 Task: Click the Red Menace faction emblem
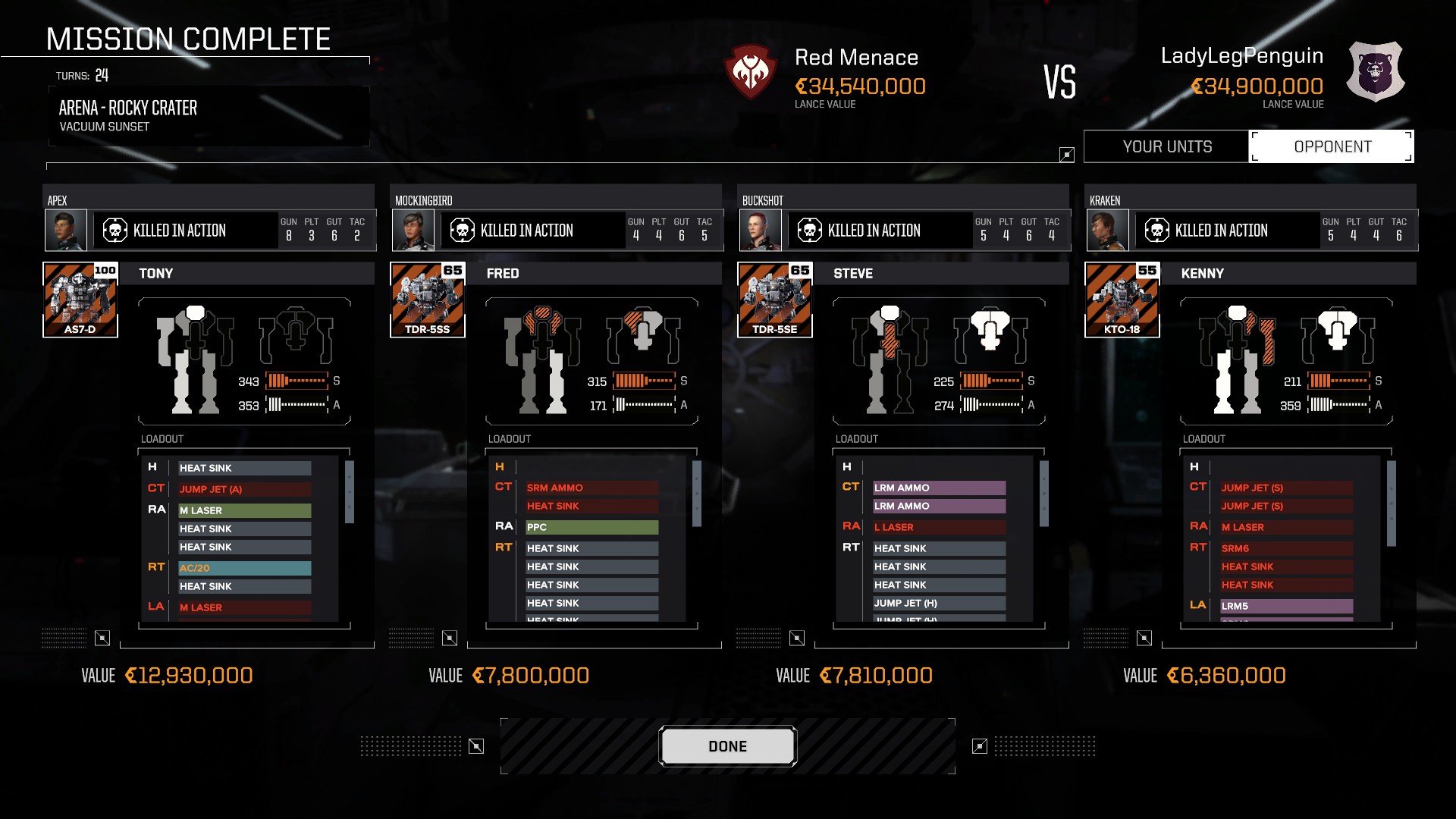point(750,73)
